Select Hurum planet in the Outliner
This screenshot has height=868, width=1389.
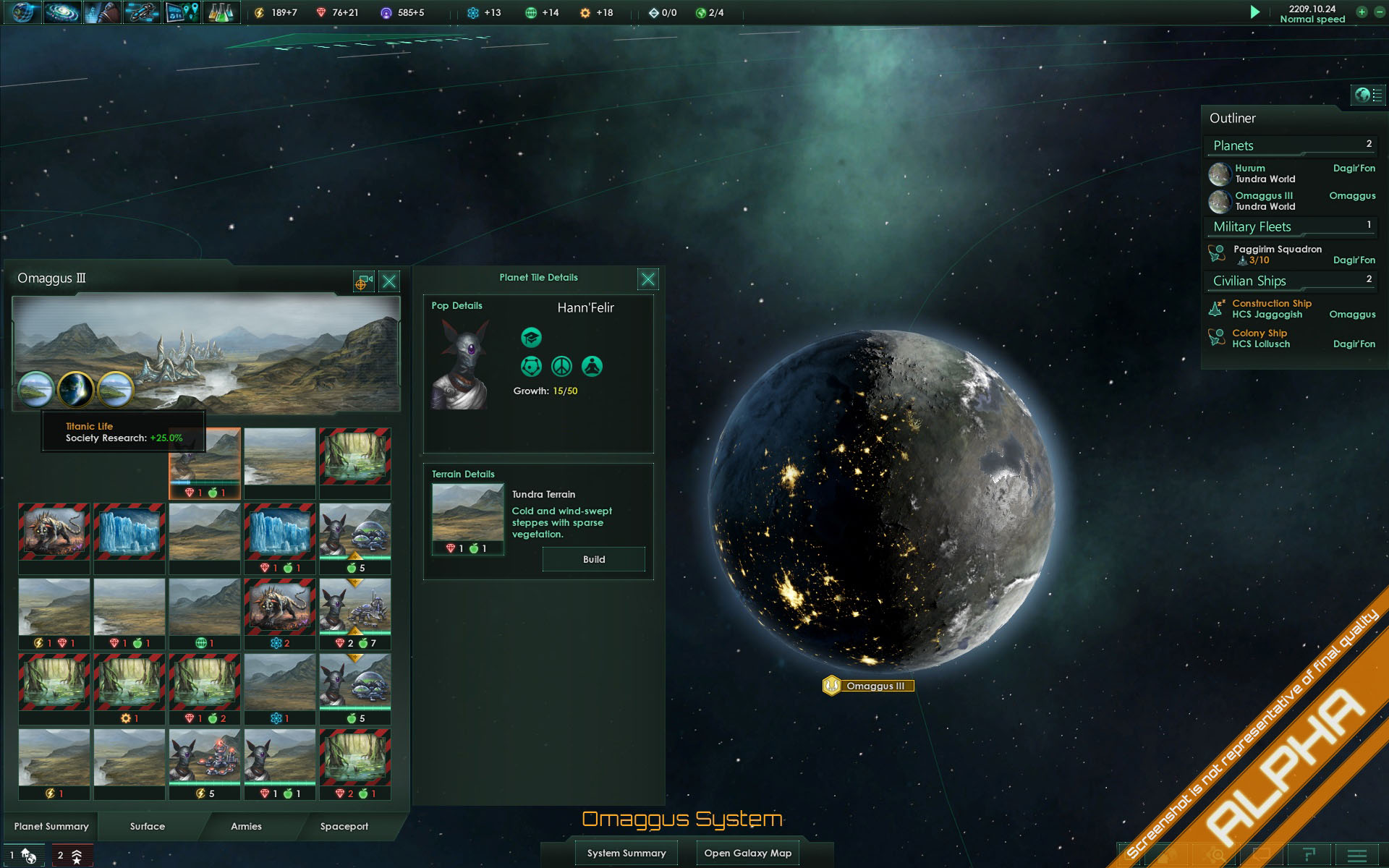1265,174
